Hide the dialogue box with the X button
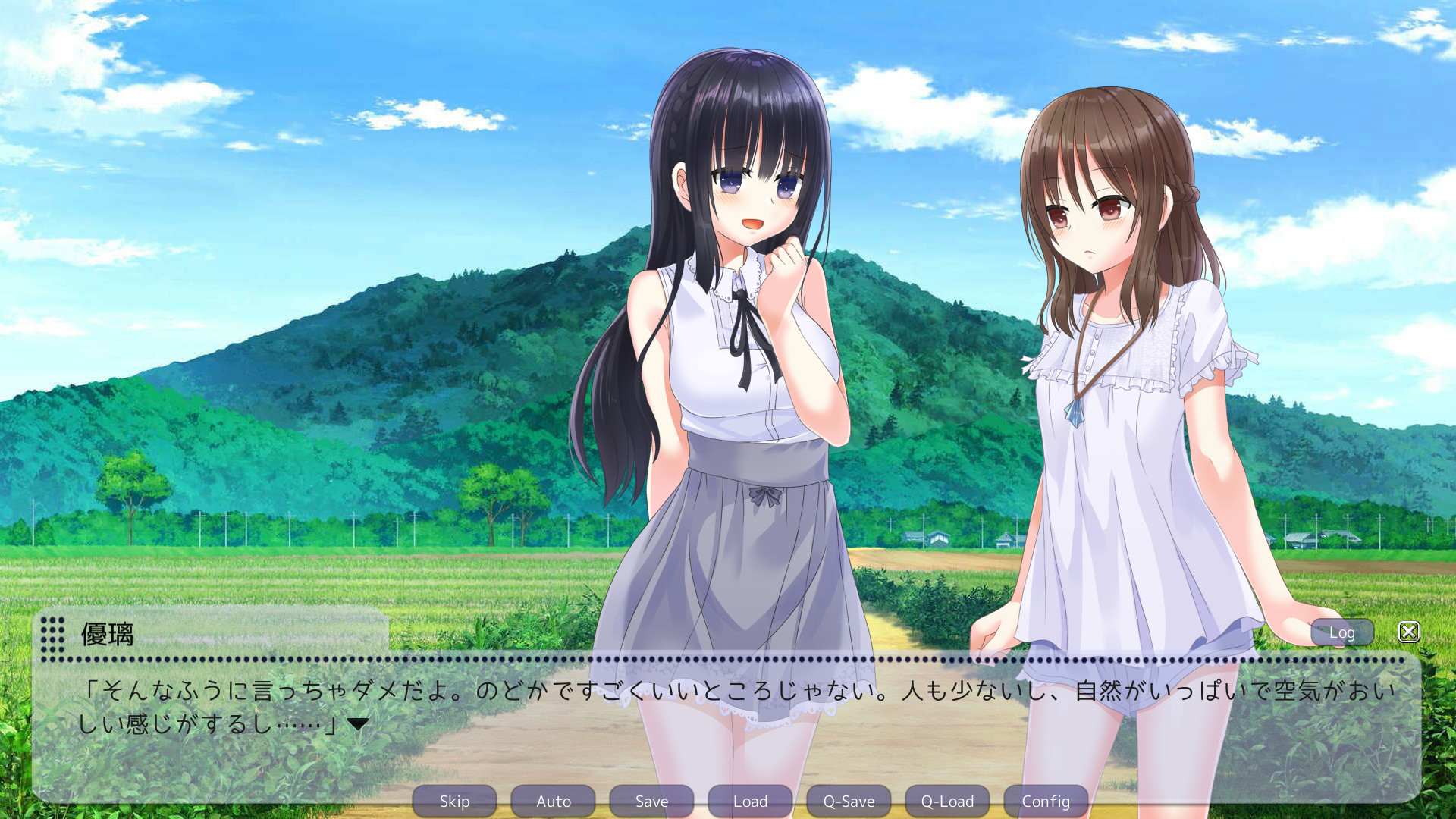1456x819 pixels. 1409,632
